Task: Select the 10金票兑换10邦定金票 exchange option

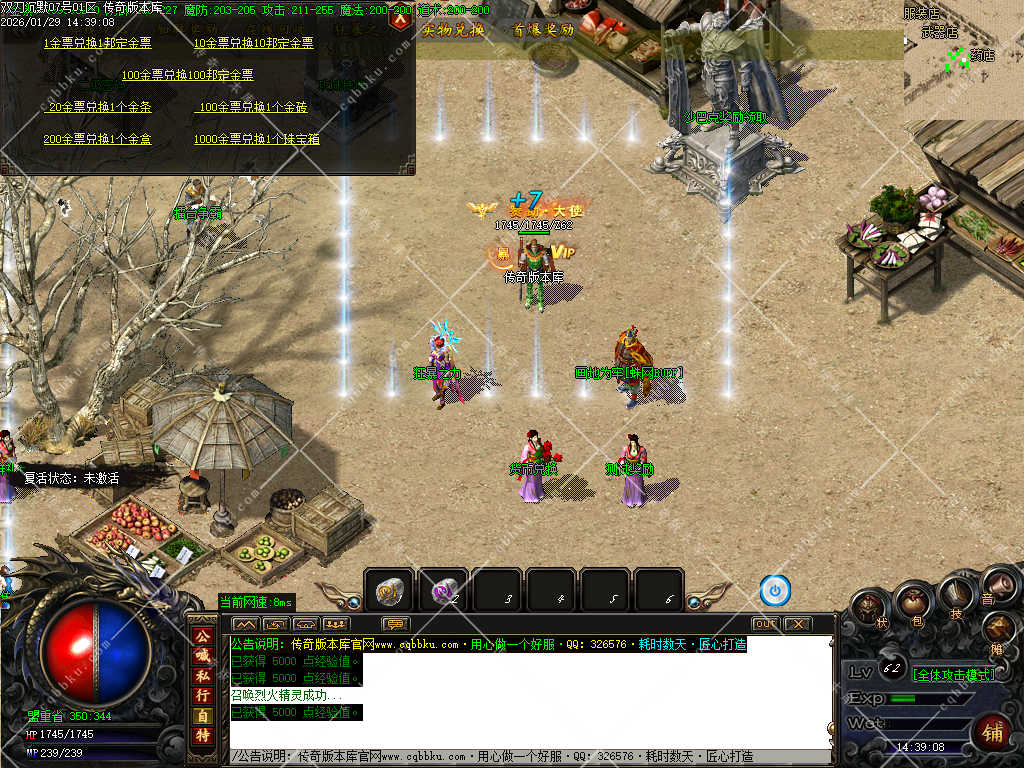Action: coord(253,44)
